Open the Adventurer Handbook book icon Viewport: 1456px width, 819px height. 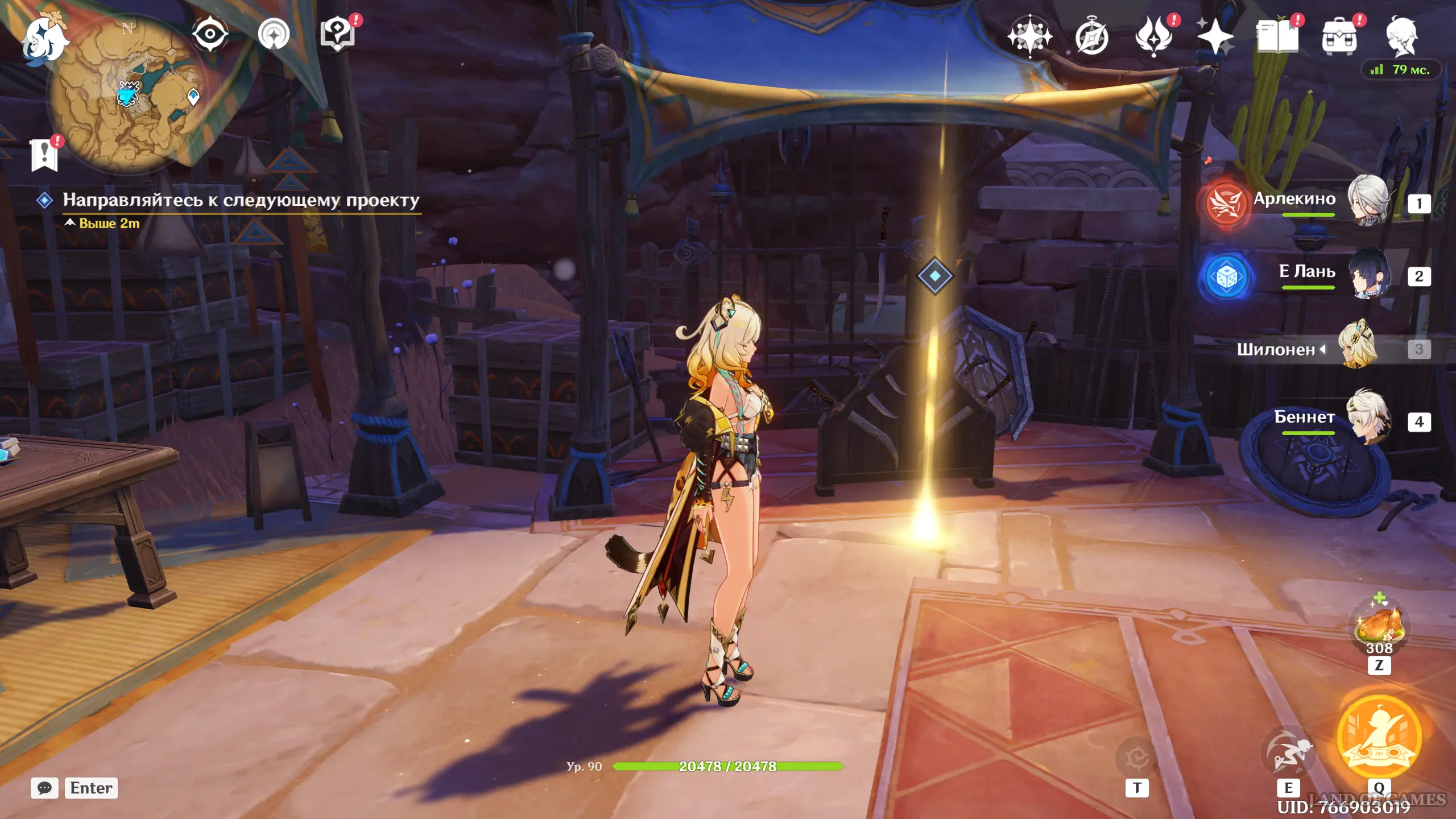click(x=1277, y=36)
